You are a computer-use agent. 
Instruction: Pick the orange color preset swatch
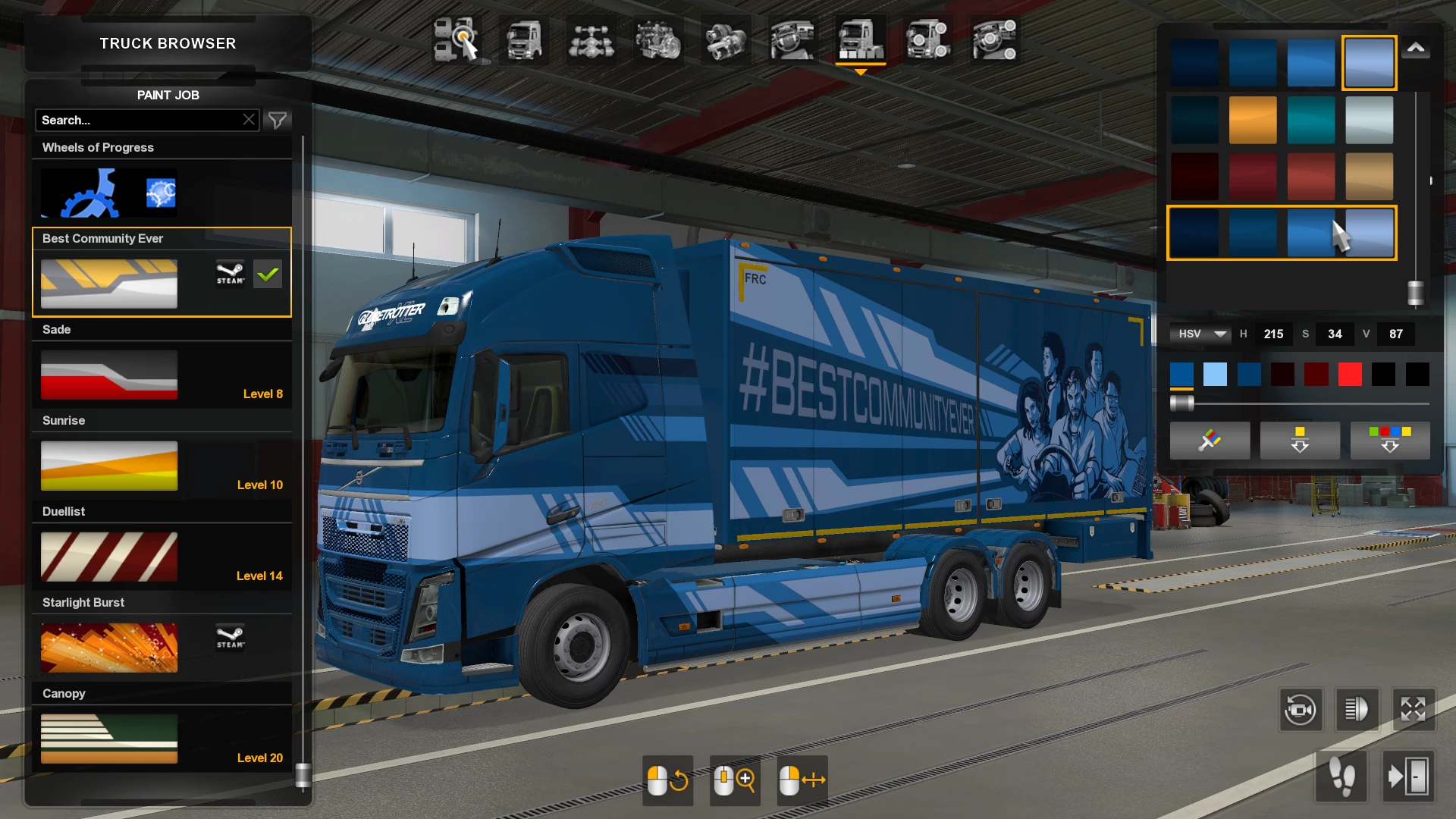[x=1253, y=120]
